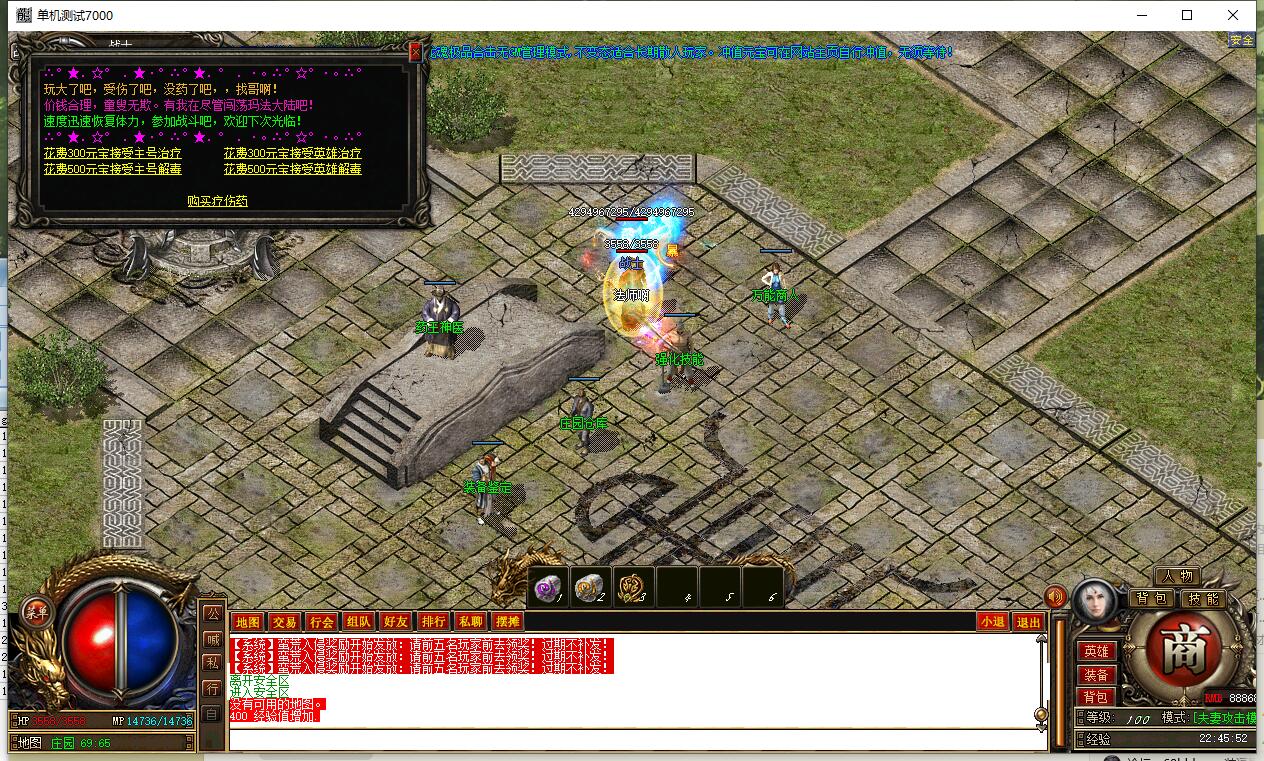This screenshot has height=761, width=1264.
Task: Start a 摆摊 stall
Action: coord(508,622)
